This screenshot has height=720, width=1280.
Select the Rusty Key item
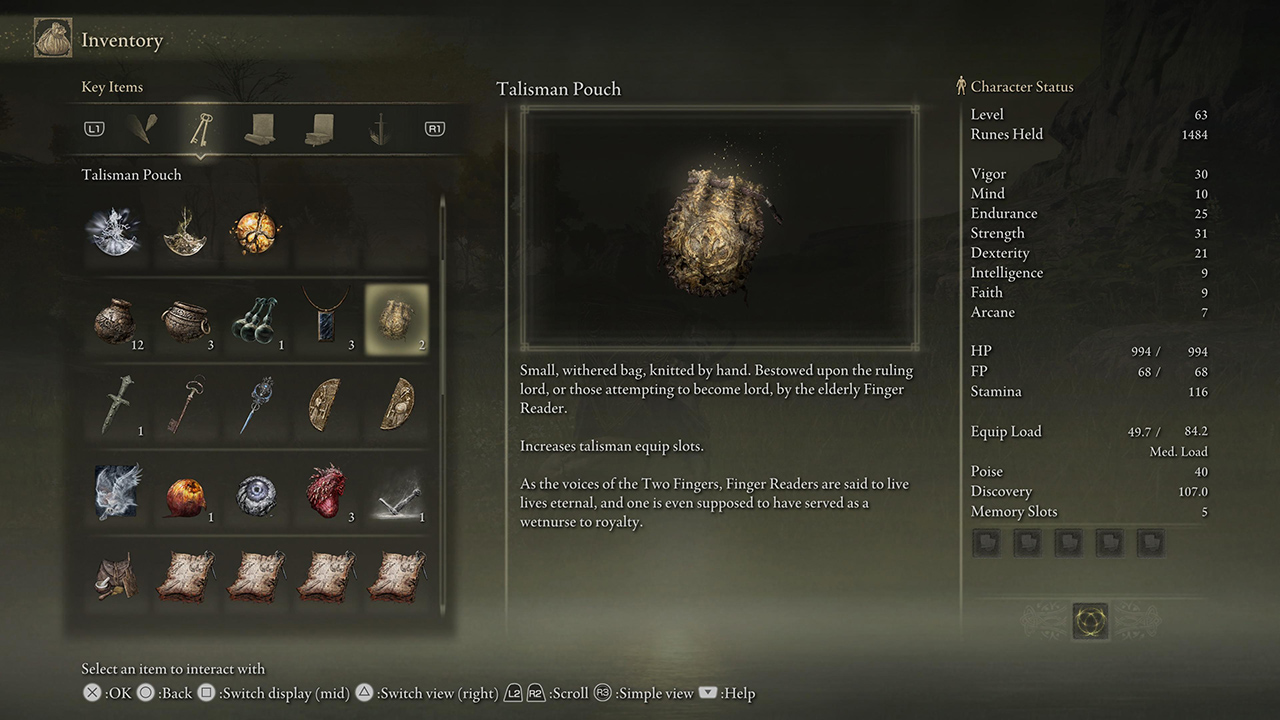(x=187, y=404)
